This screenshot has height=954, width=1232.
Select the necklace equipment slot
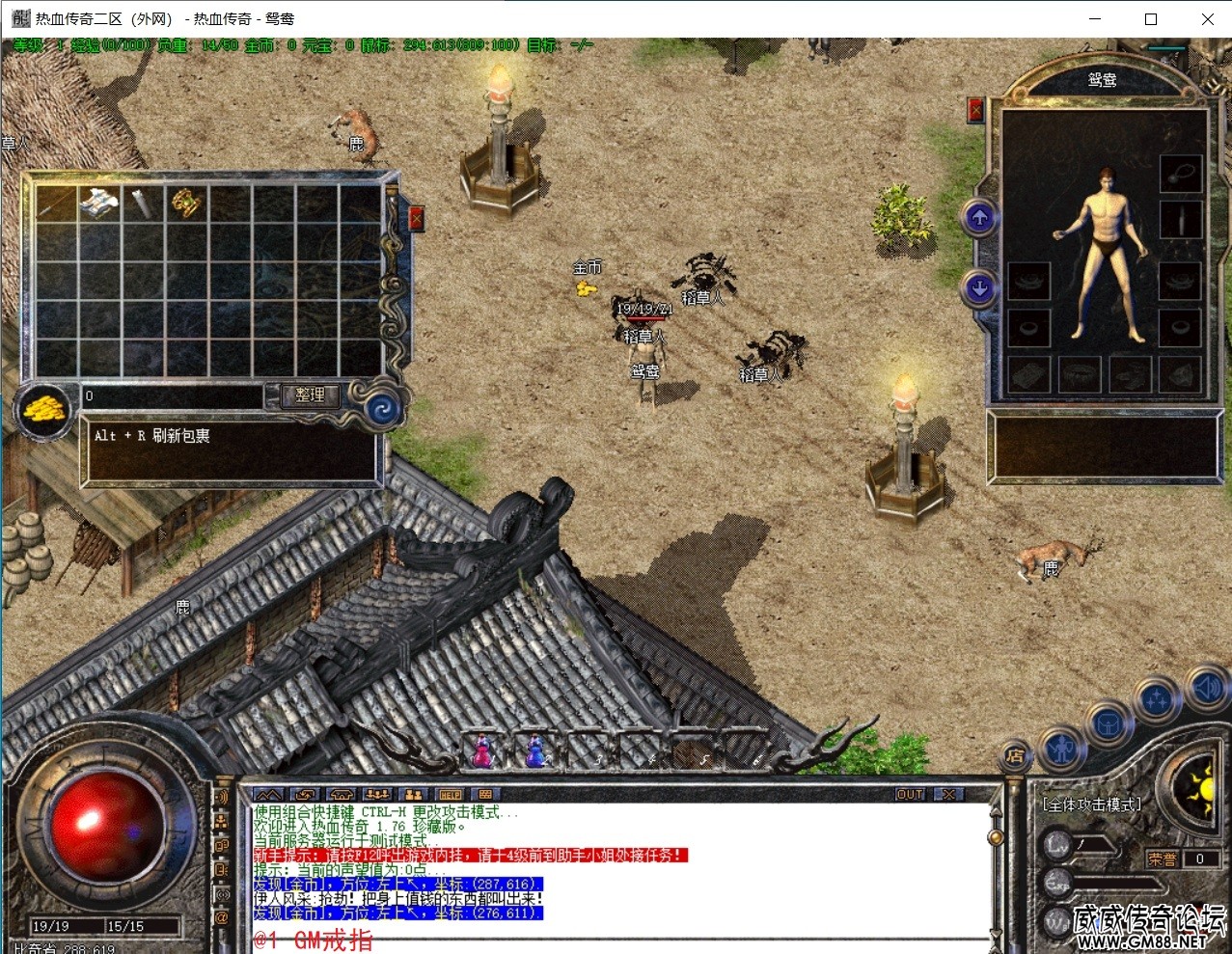pyautogui.click(x=1180, y=175)
